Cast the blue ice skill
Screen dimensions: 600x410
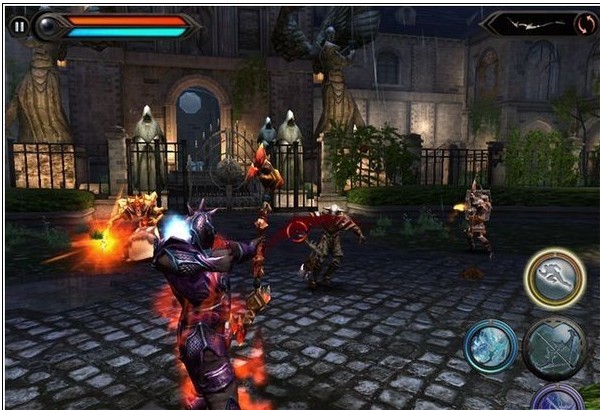click(490, 346)
